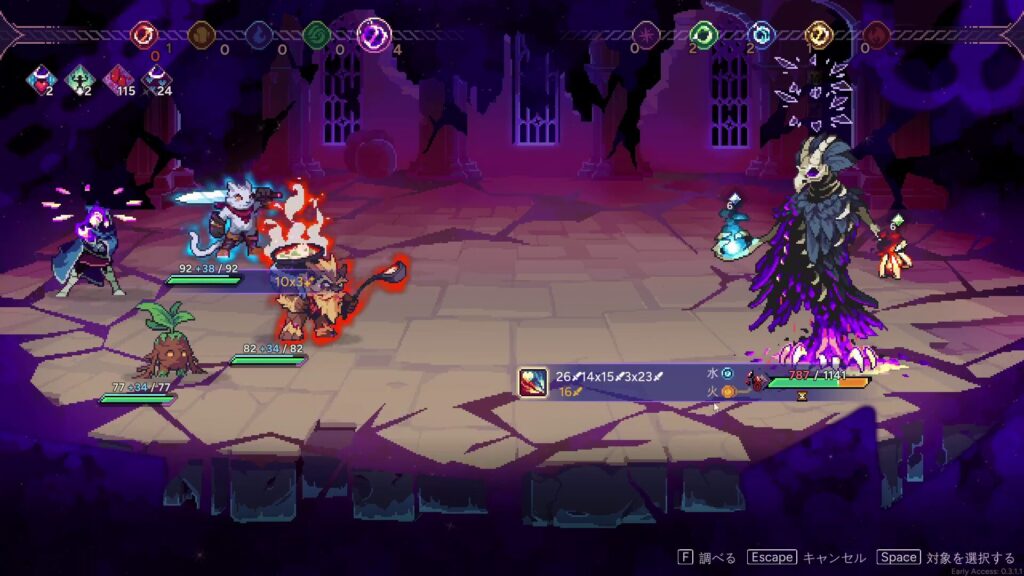Choose the dark blue water orb showing 0
This screenshot has width=1024, height=576.
(258, 36)
